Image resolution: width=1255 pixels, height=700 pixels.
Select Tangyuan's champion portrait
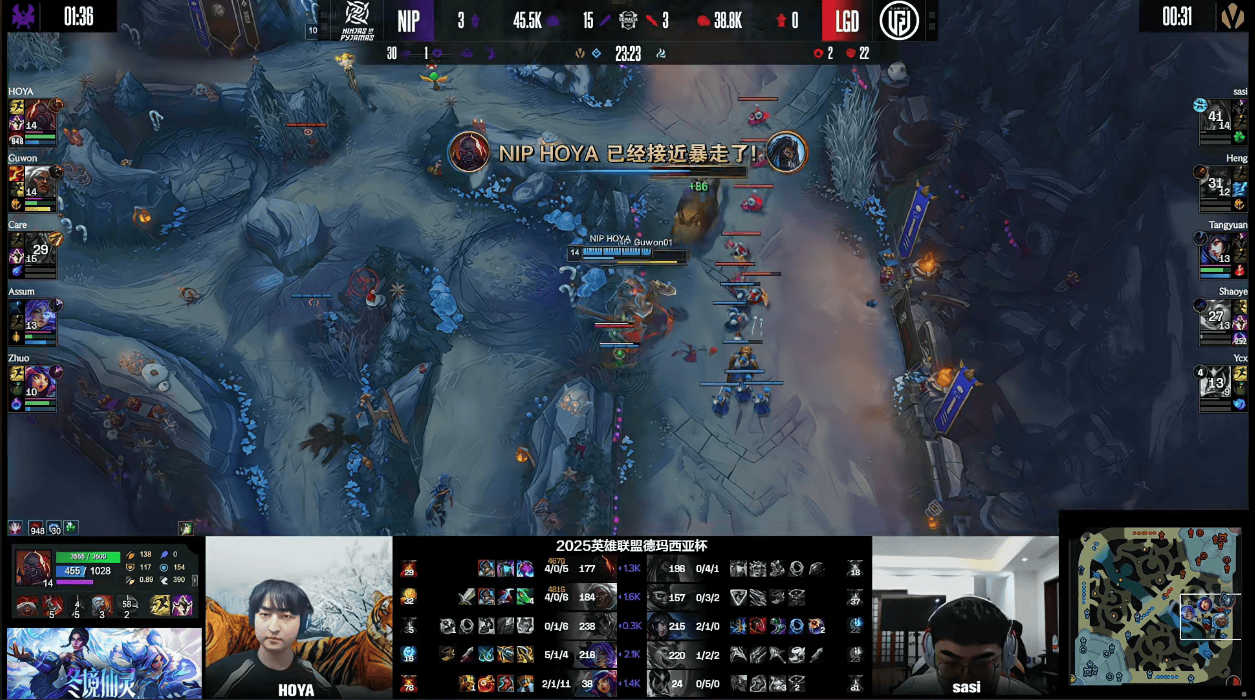[1213, 248]
